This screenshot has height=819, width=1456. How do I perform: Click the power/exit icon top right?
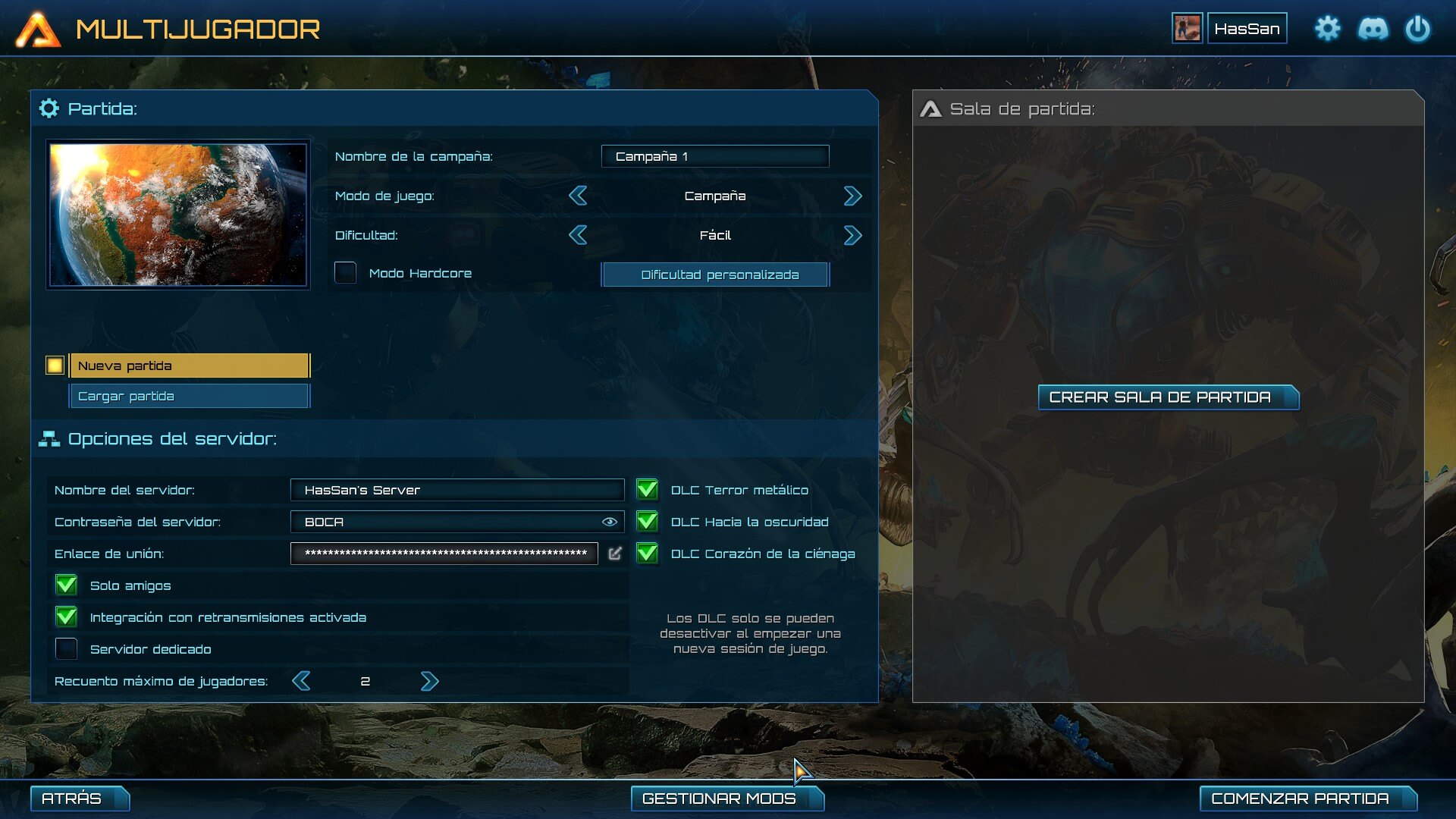(x=1418, y=28)
